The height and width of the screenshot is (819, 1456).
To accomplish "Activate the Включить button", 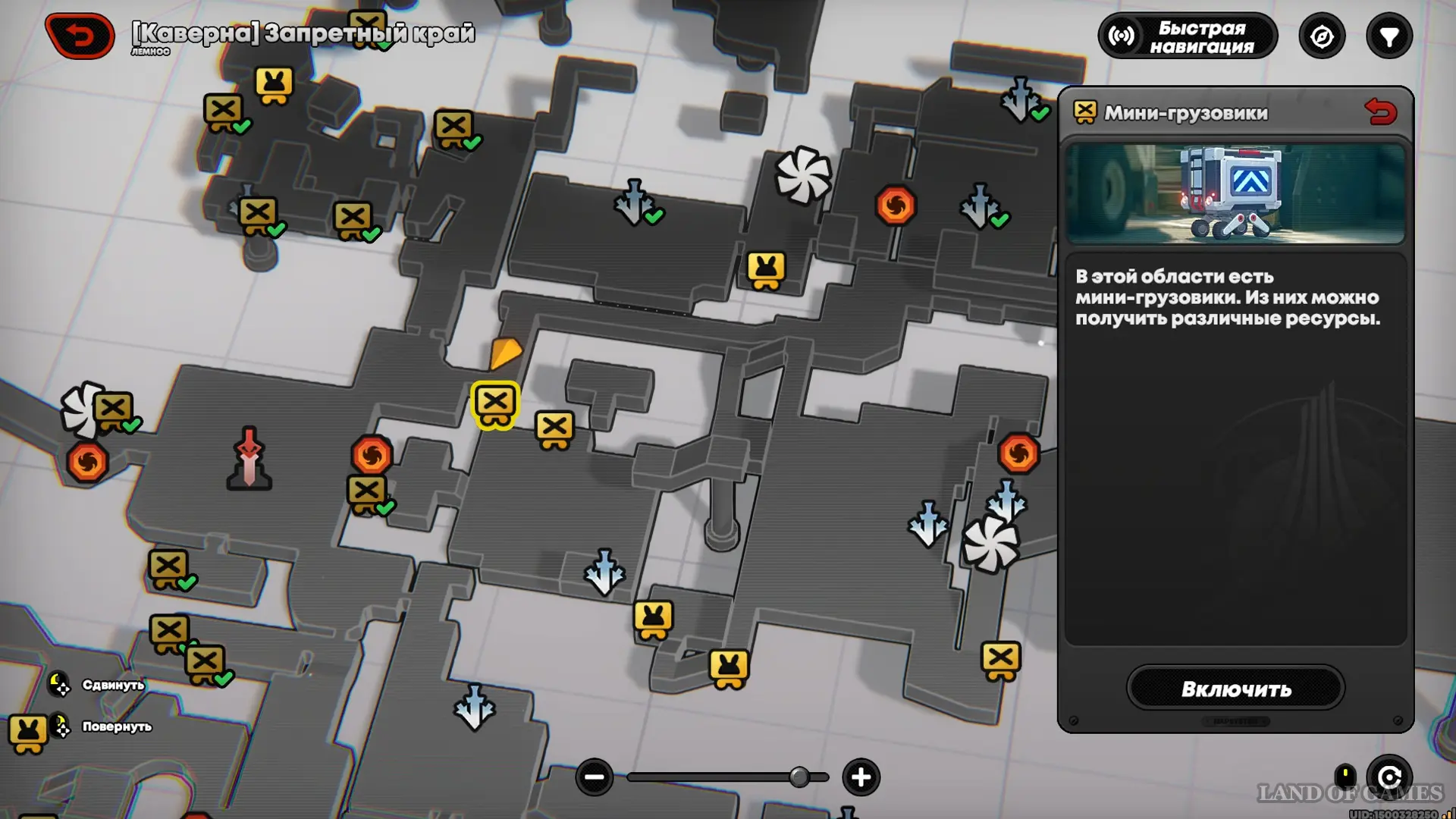I will [x=1235, y=689].
